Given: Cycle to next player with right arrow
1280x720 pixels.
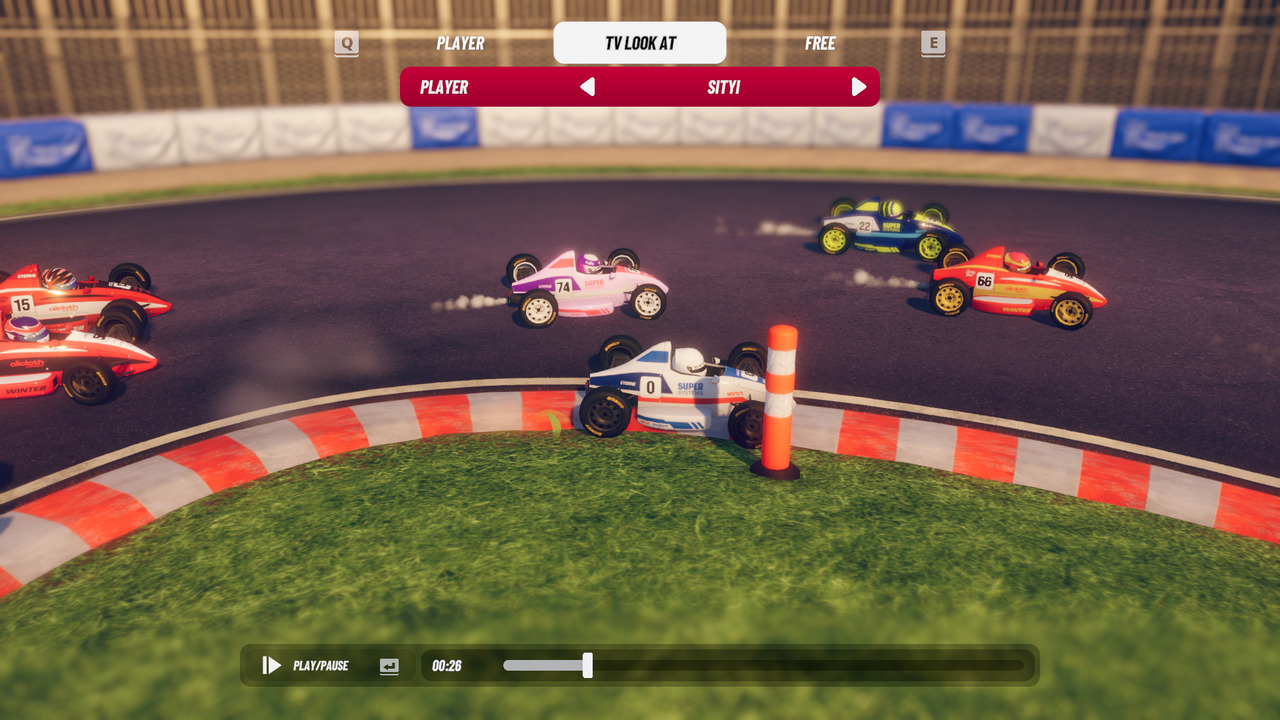Looking at the screenshot, I should pyautogui.click(x=858, y=87).
